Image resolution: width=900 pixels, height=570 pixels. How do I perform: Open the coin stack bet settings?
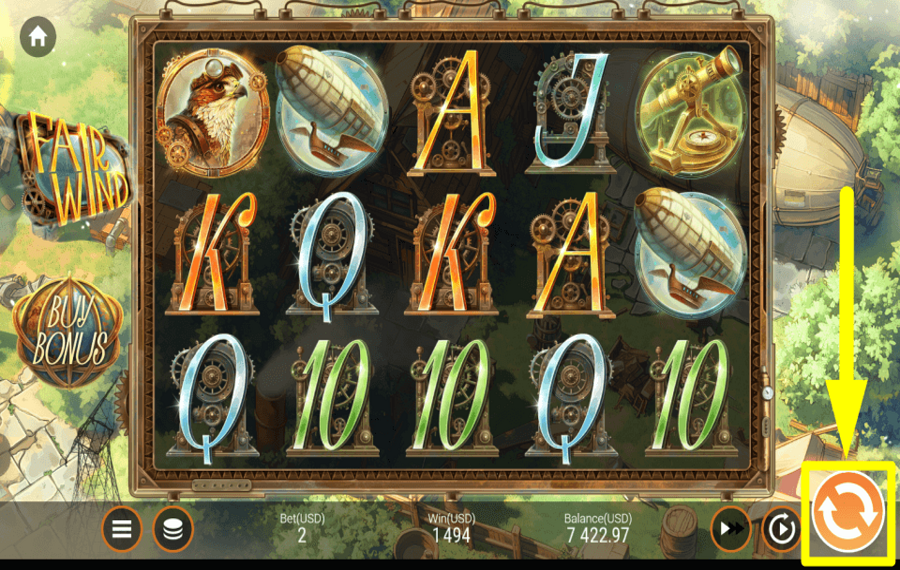[x=173, y=529]
